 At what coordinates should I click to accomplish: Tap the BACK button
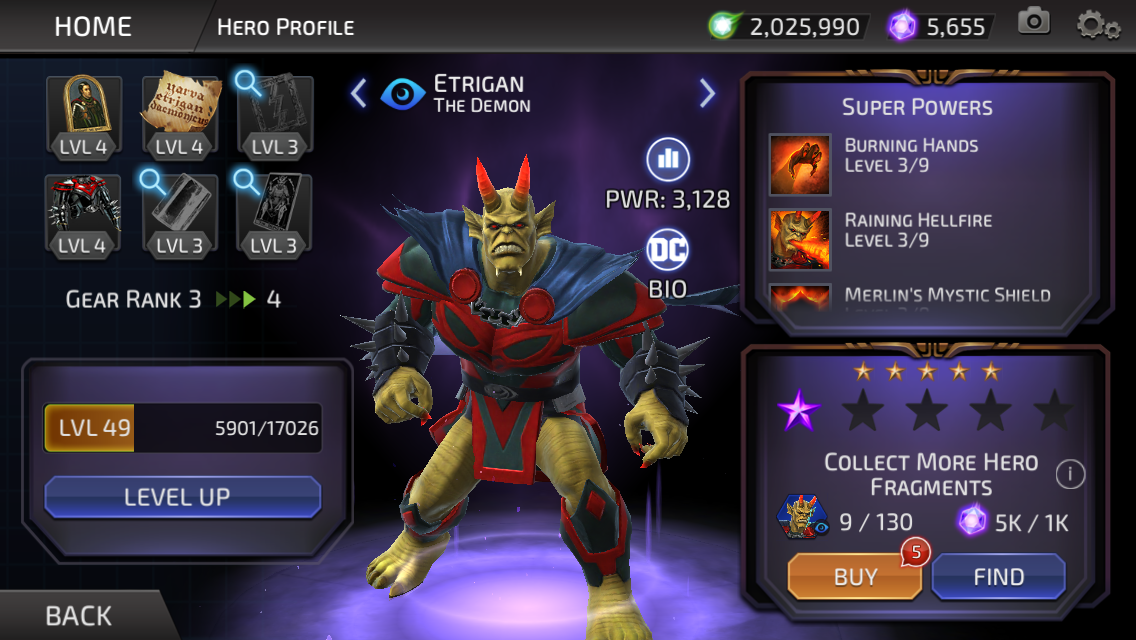click(x=79, y=615)
